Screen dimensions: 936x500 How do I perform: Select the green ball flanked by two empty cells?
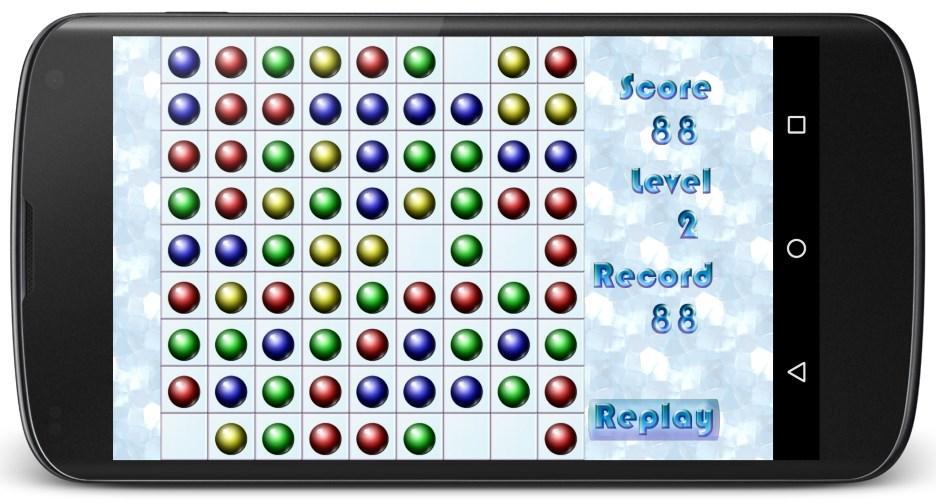(x=466, y=249)
